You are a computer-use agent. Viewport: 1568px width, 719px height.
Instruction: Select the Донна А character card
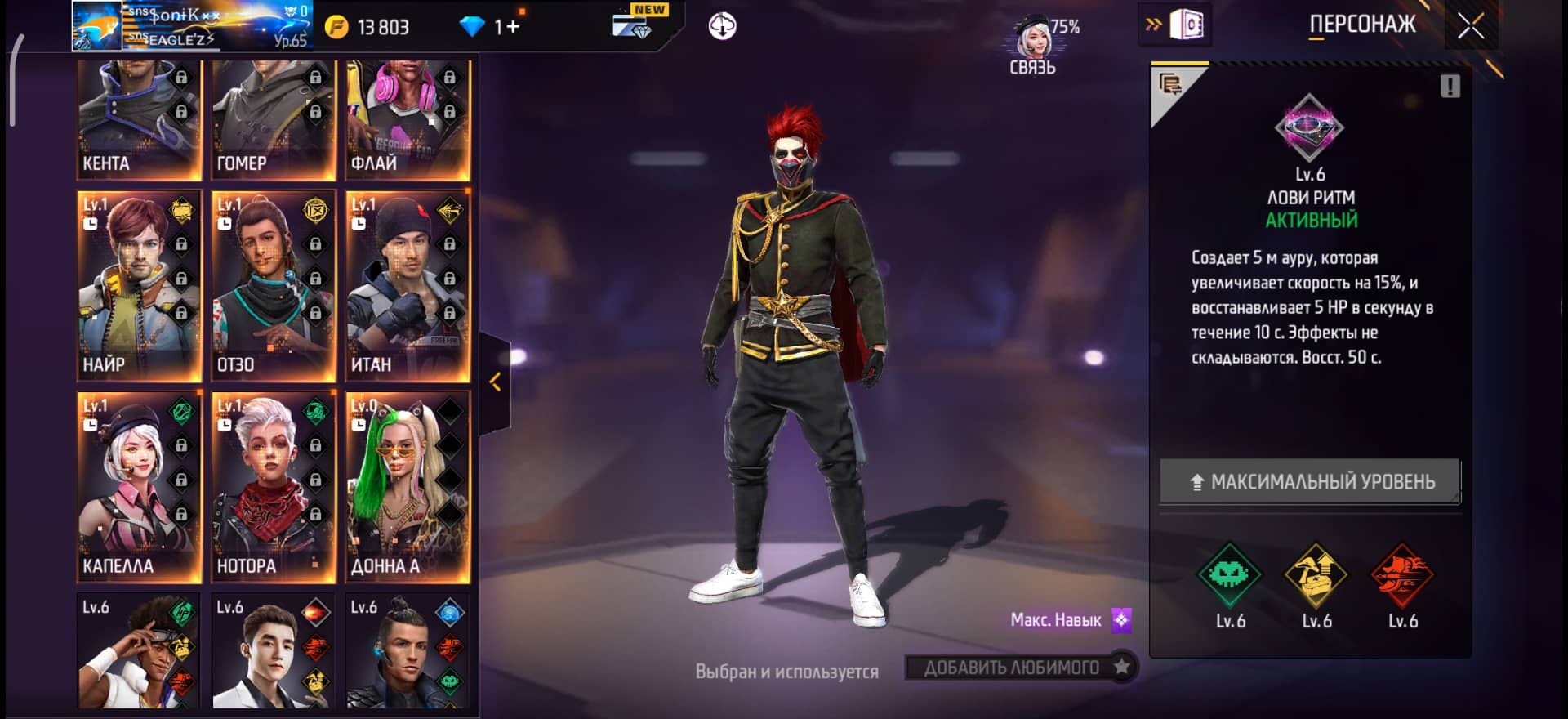(x=407, y=487)
